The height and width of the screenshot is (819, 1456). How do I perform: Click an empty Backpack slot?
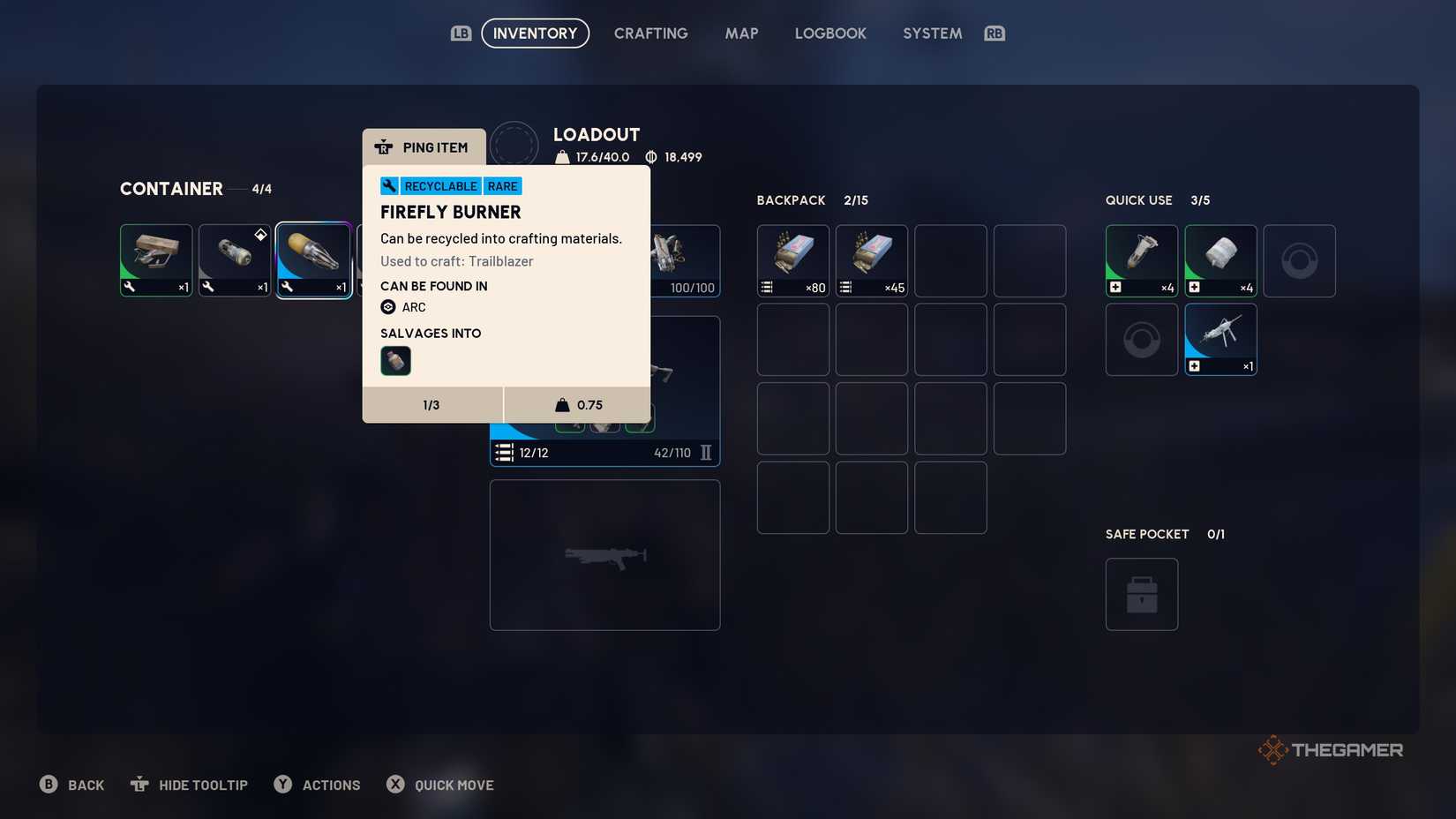[x=950, y=259]
